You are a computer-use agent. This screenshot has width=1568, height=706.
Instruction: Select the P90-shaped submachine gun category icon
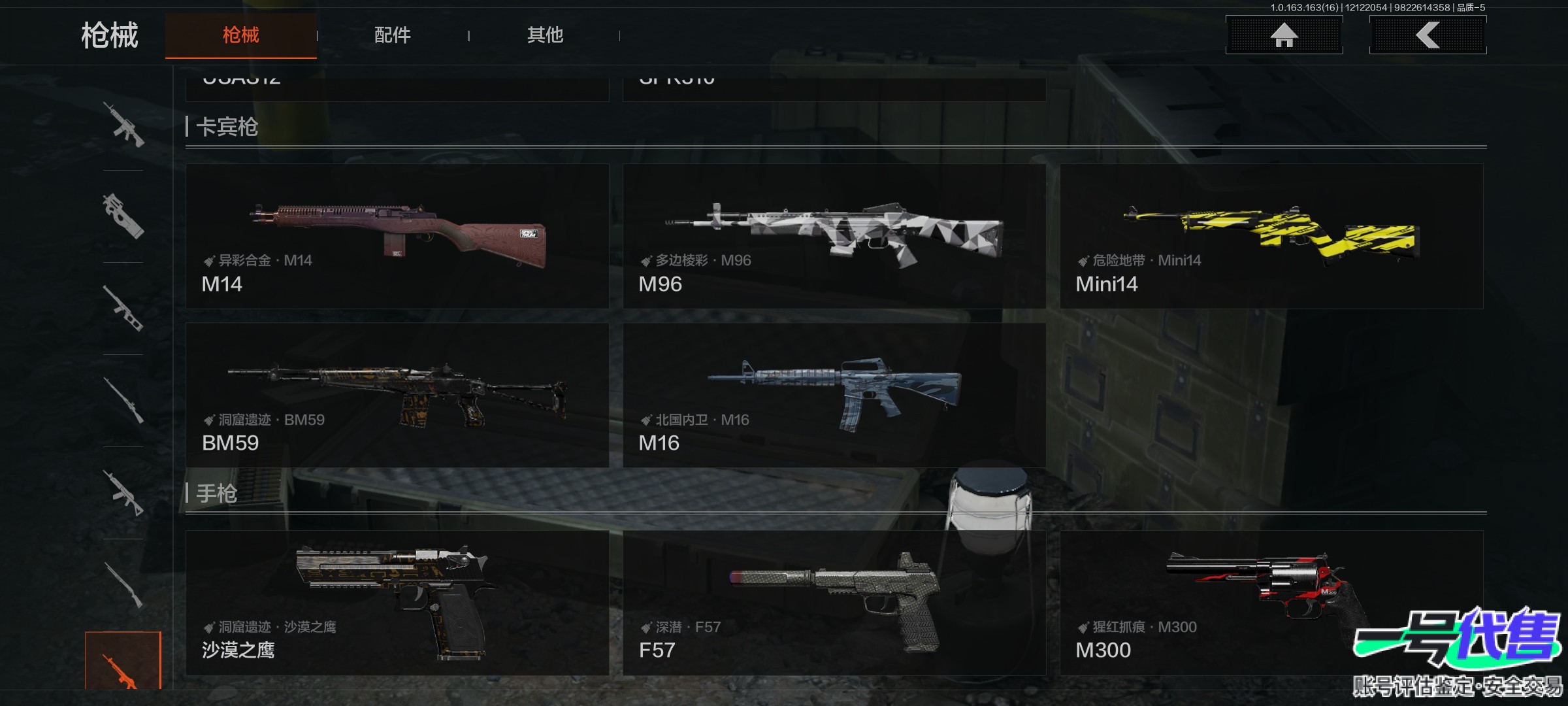coord(123,216)
